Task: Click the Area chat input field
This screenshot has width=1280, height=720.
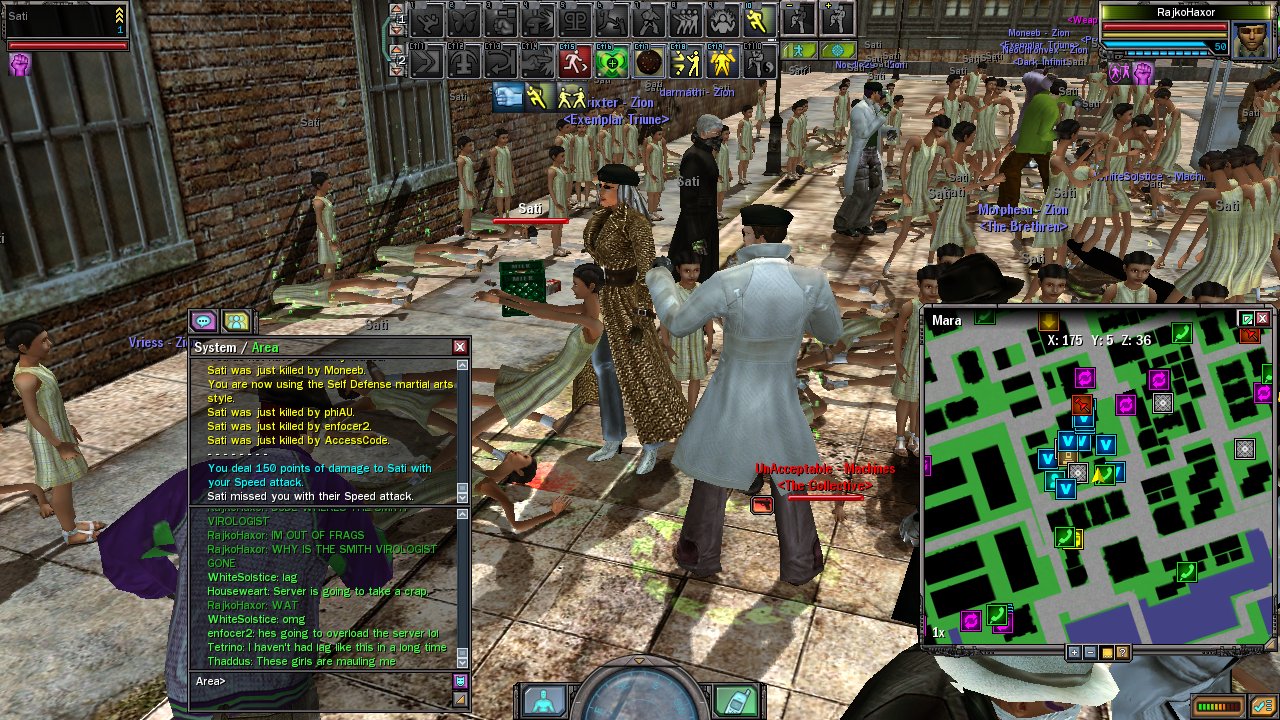Action: tap(320, 681)
